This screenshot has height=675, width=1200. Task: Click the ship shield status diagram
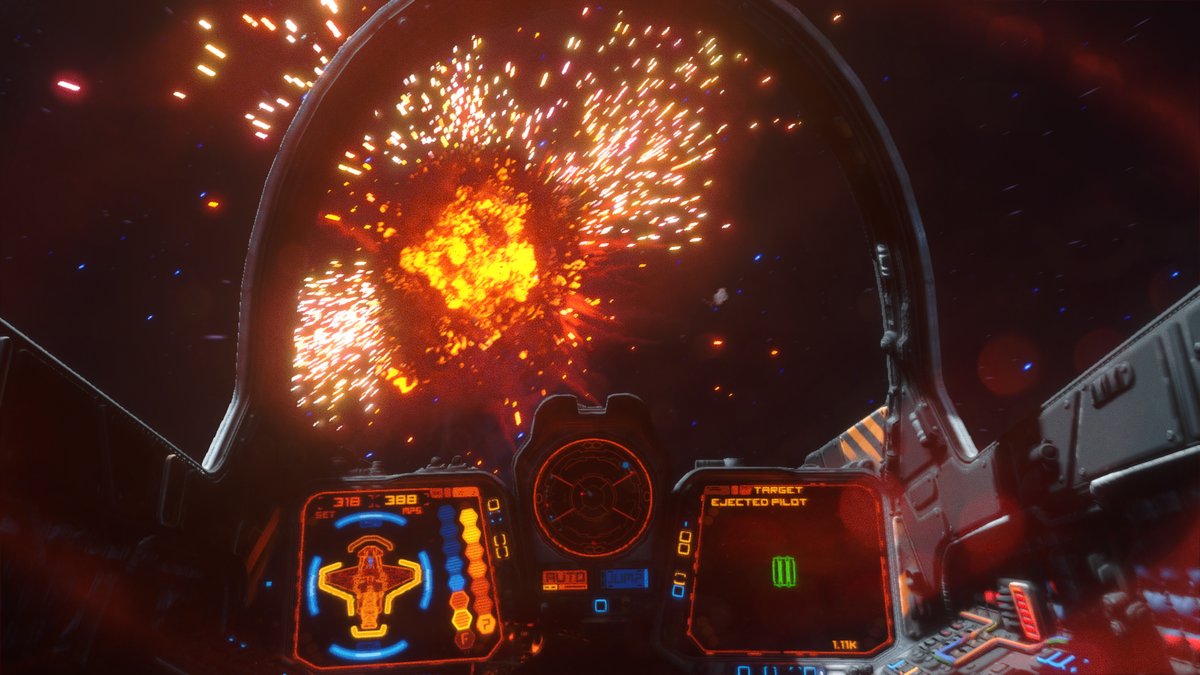(370, 585)
